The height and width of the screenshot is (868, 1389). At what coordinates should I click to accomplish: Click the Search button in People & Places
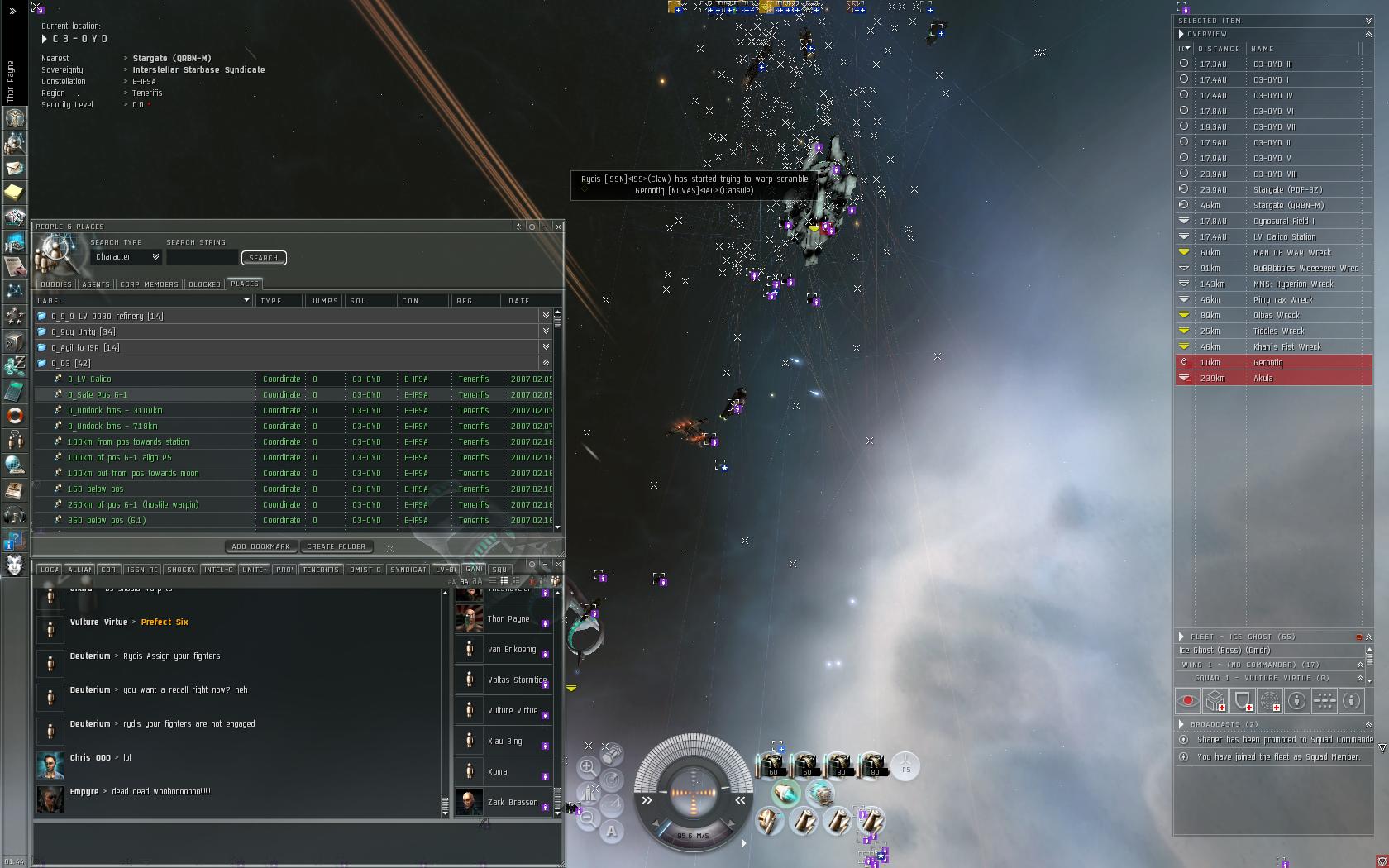tap(264, 258)
